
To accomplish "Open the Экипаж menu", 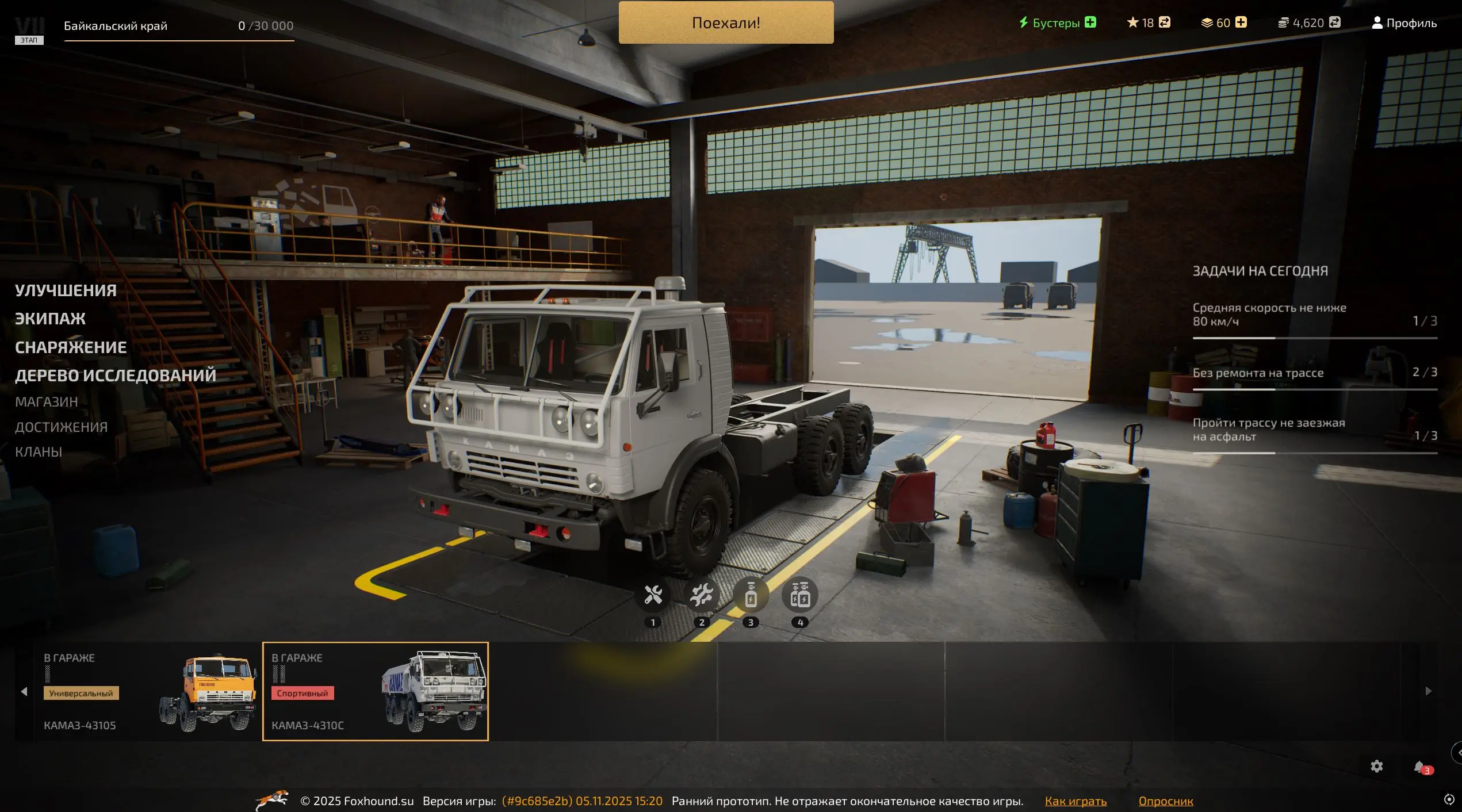I will pos(50,319).
